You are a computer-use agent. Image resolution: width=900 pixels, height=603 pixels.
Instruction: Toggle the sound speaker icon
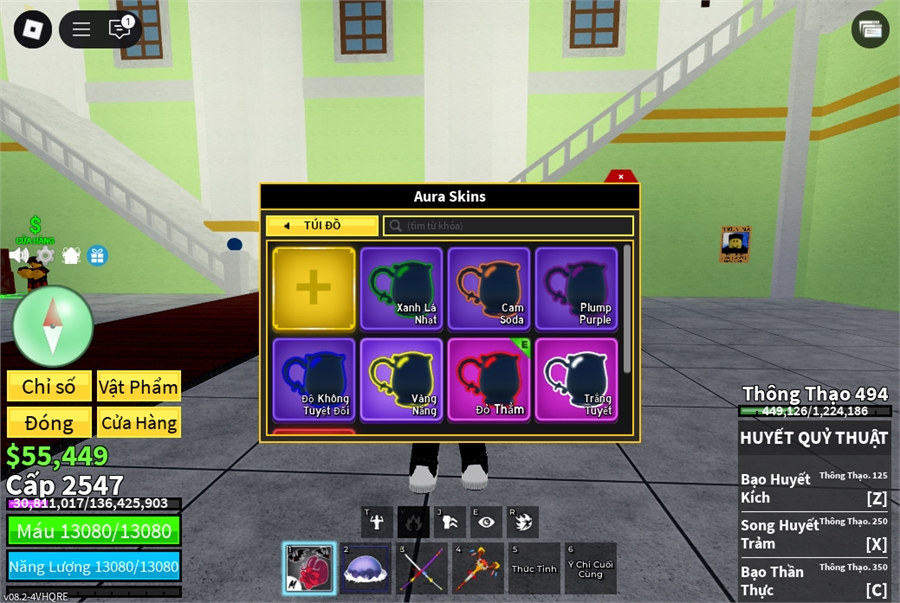[19, 255]
